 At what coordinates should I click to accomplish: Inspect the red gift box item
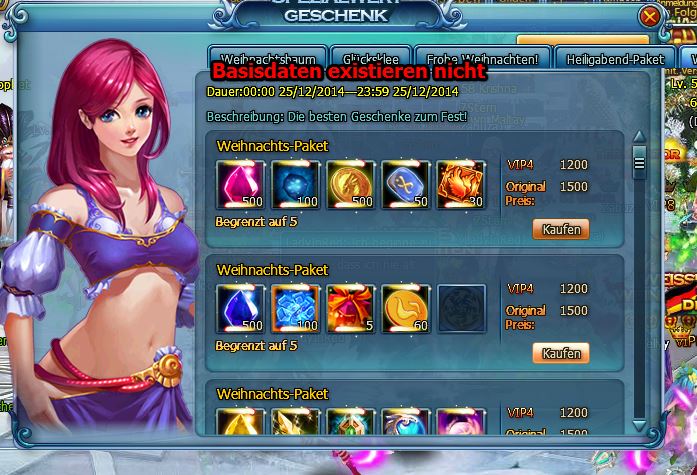(x=350, y=309)
